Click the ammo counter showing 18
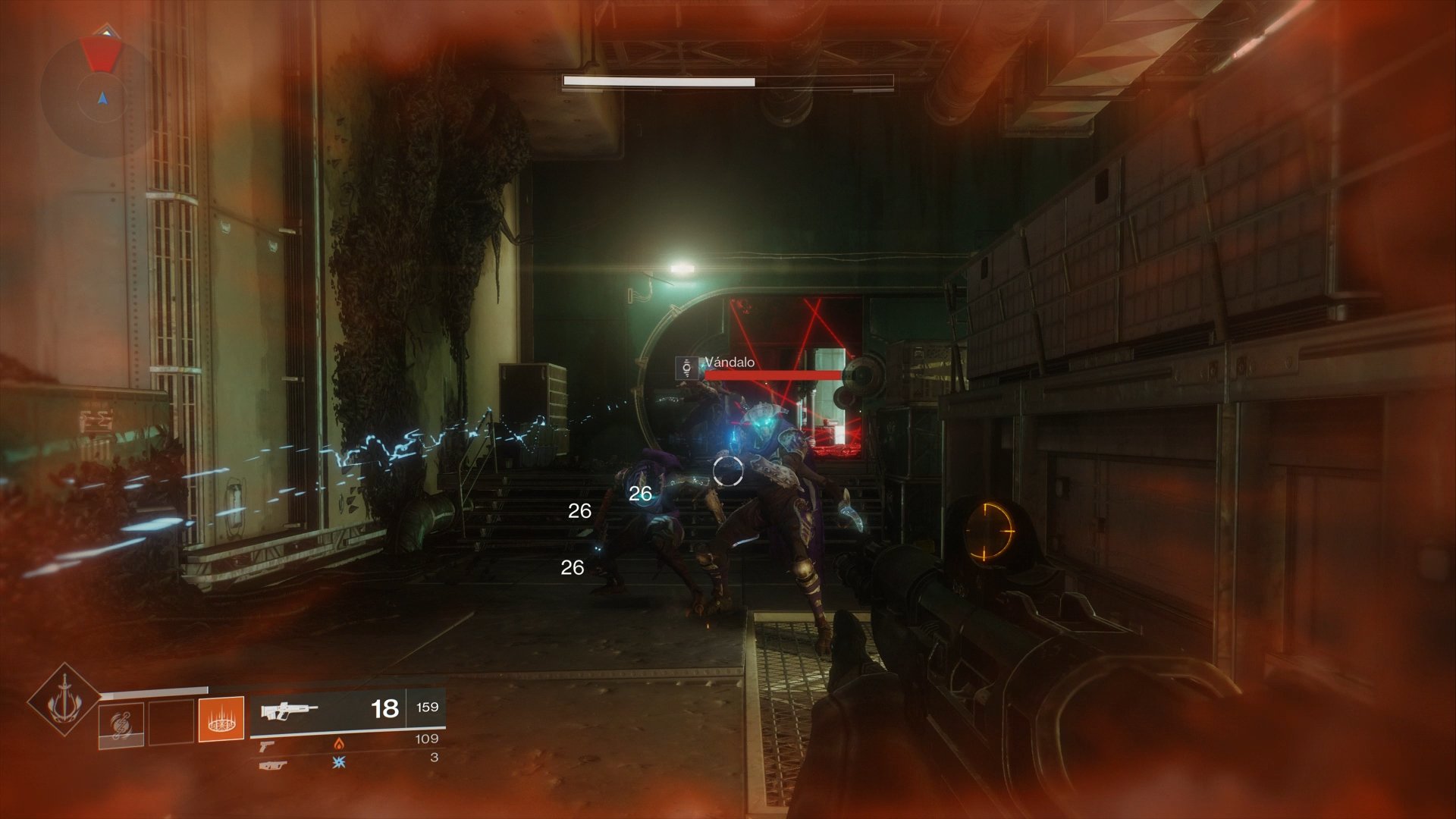 point(386,708)
